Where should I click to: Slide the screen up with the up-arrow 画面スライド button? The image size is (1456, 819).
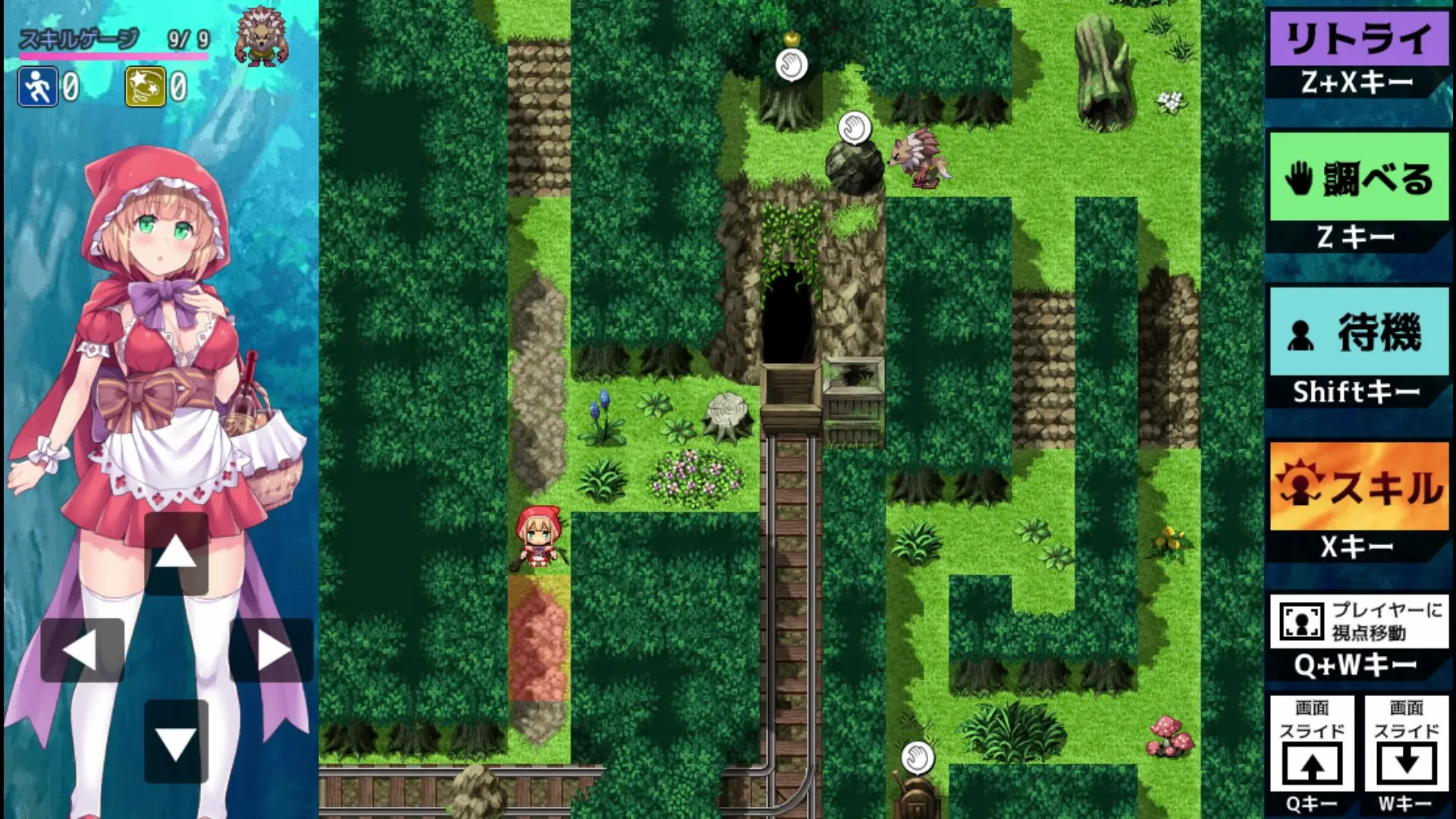(x=1312, y=743)
